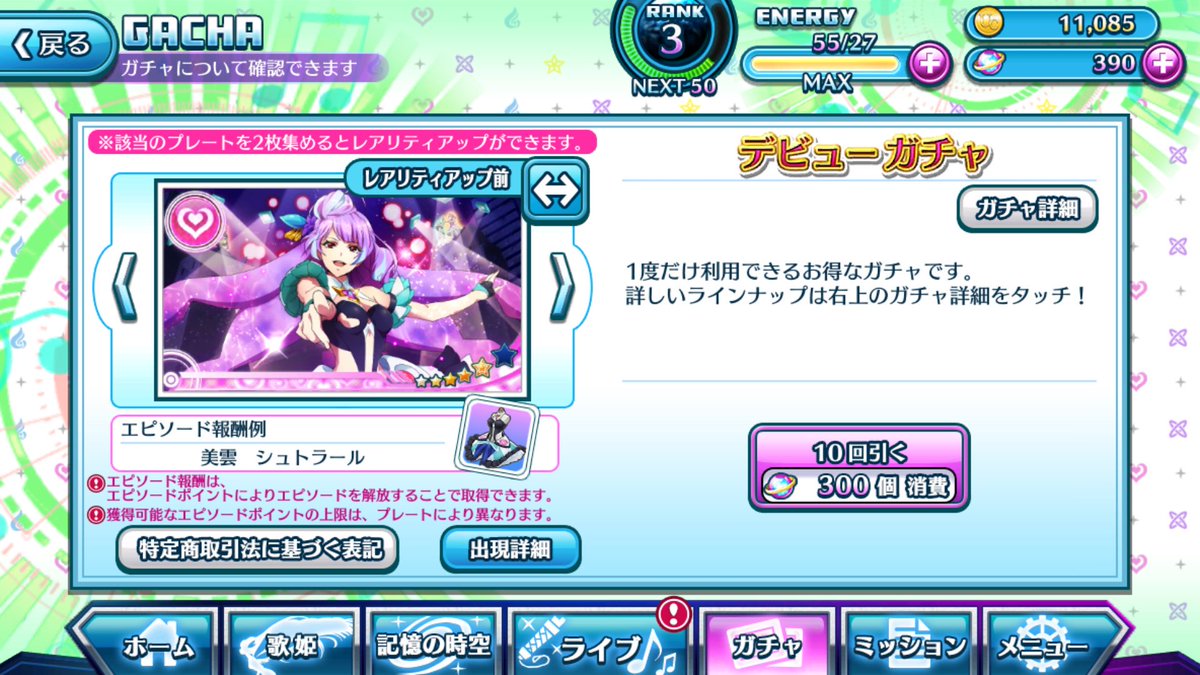Pull 10 times for 300 gems

coord(859,468)
